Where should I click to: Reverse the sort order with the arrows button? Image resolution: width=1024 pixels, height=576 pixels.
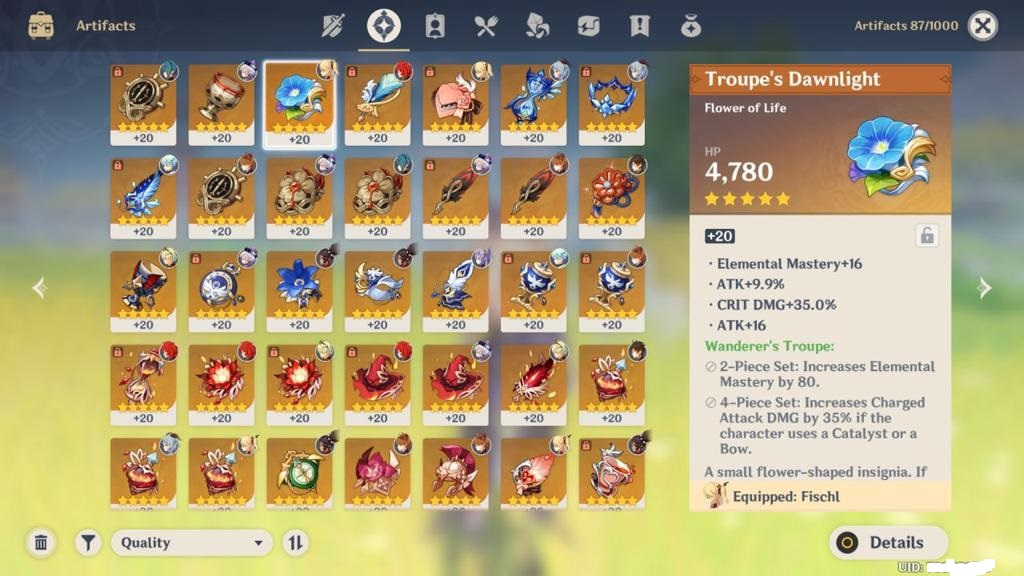tap(296, 543)
